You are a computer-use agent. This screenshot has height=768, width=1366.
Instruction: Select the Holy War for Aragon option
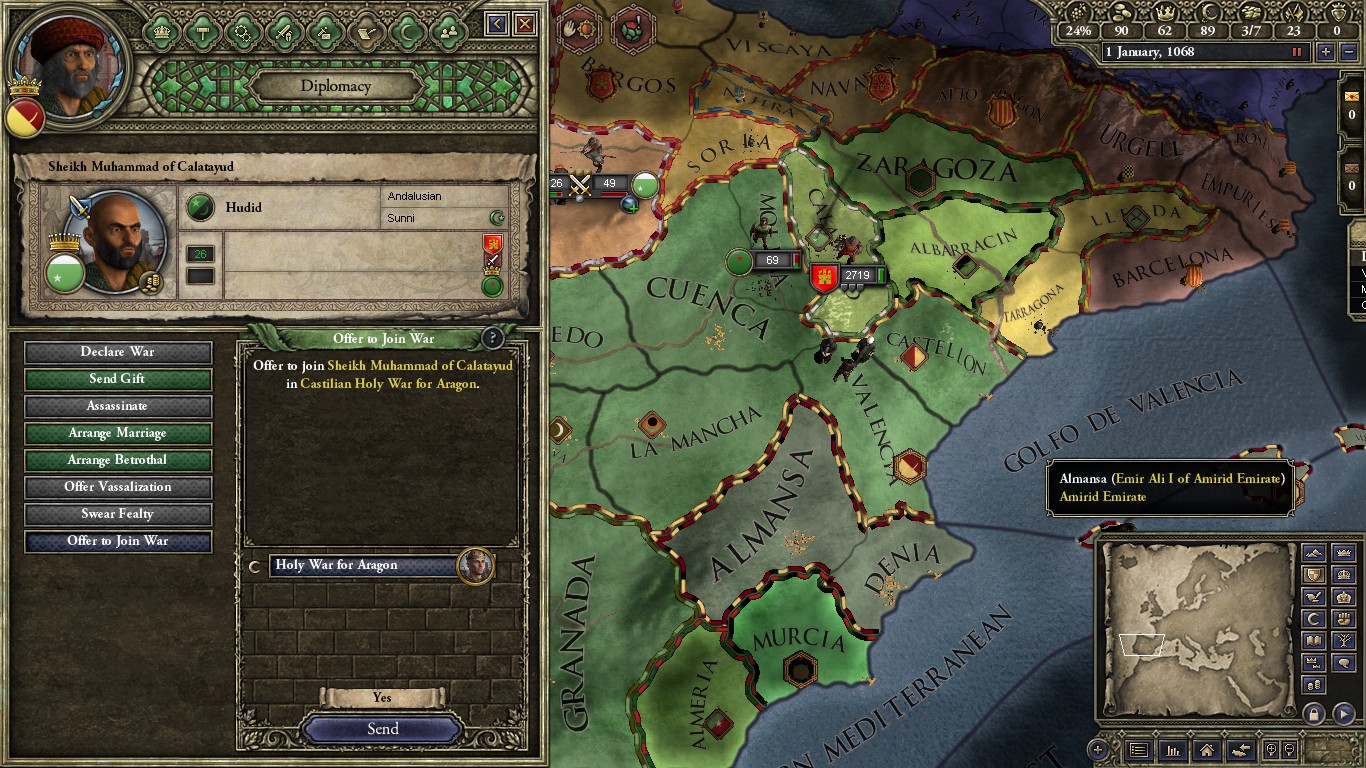click(x=365, y=566)
